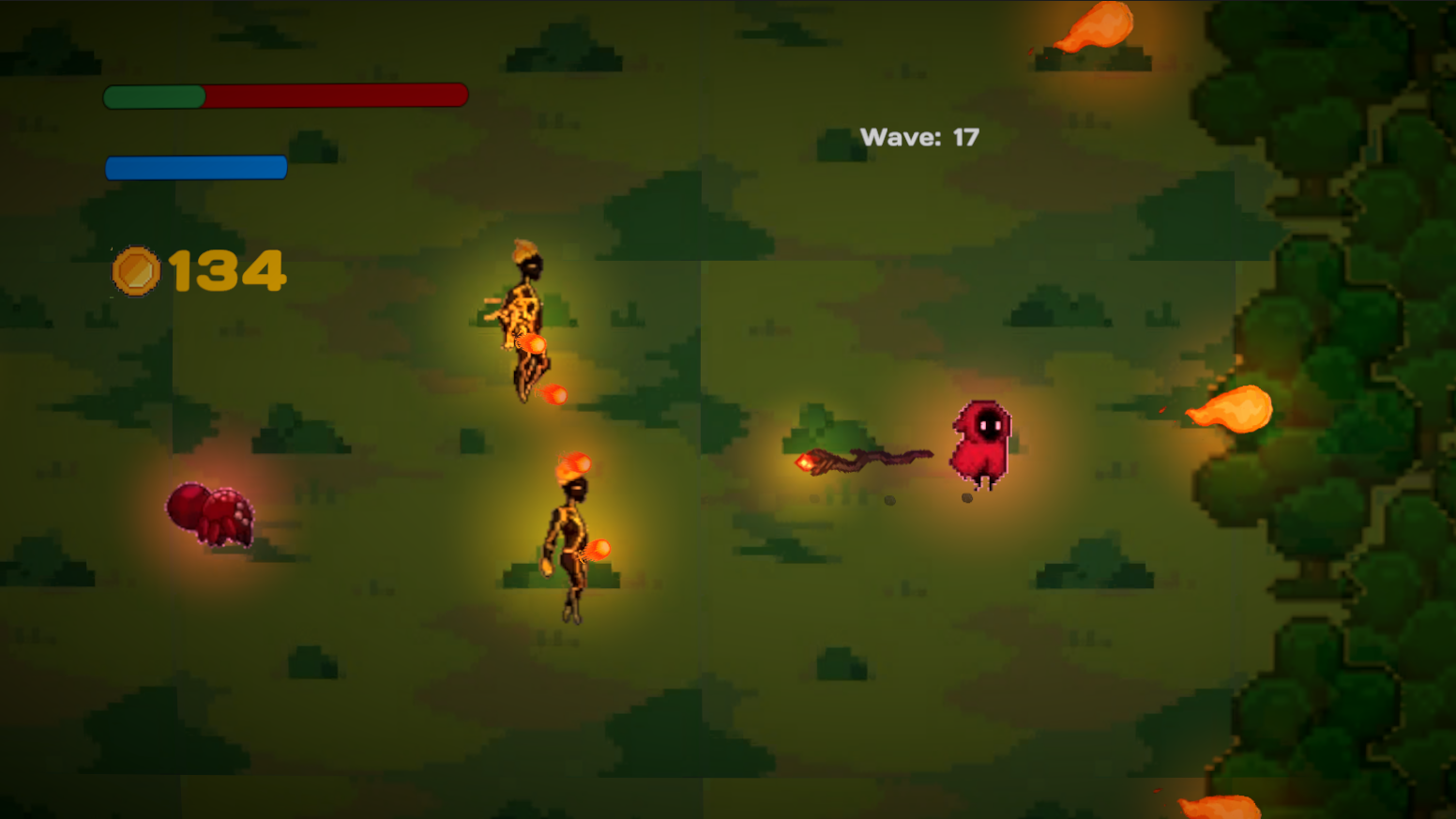Click the Wave: 17 label
The height and width of the screenshot is (819, 1456).
[919, 136]
